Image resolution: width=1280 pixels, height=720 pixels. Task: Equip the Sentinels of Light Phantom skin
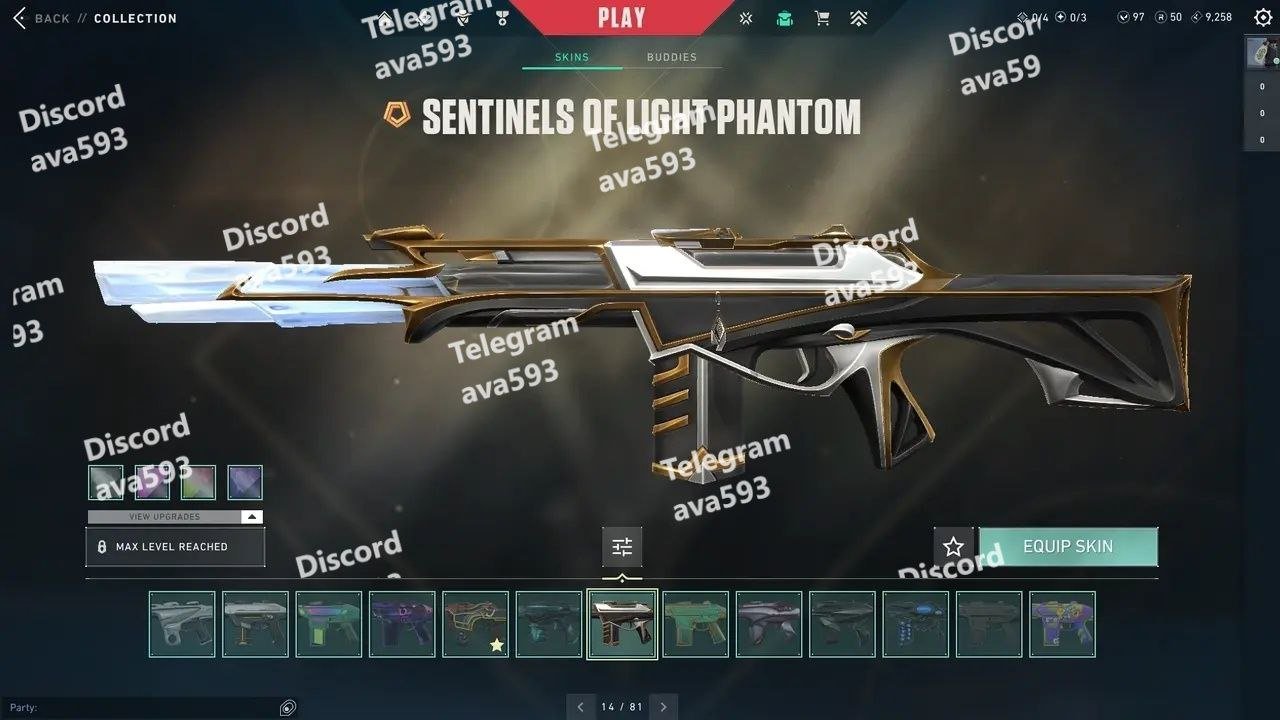pos(1067,547)
